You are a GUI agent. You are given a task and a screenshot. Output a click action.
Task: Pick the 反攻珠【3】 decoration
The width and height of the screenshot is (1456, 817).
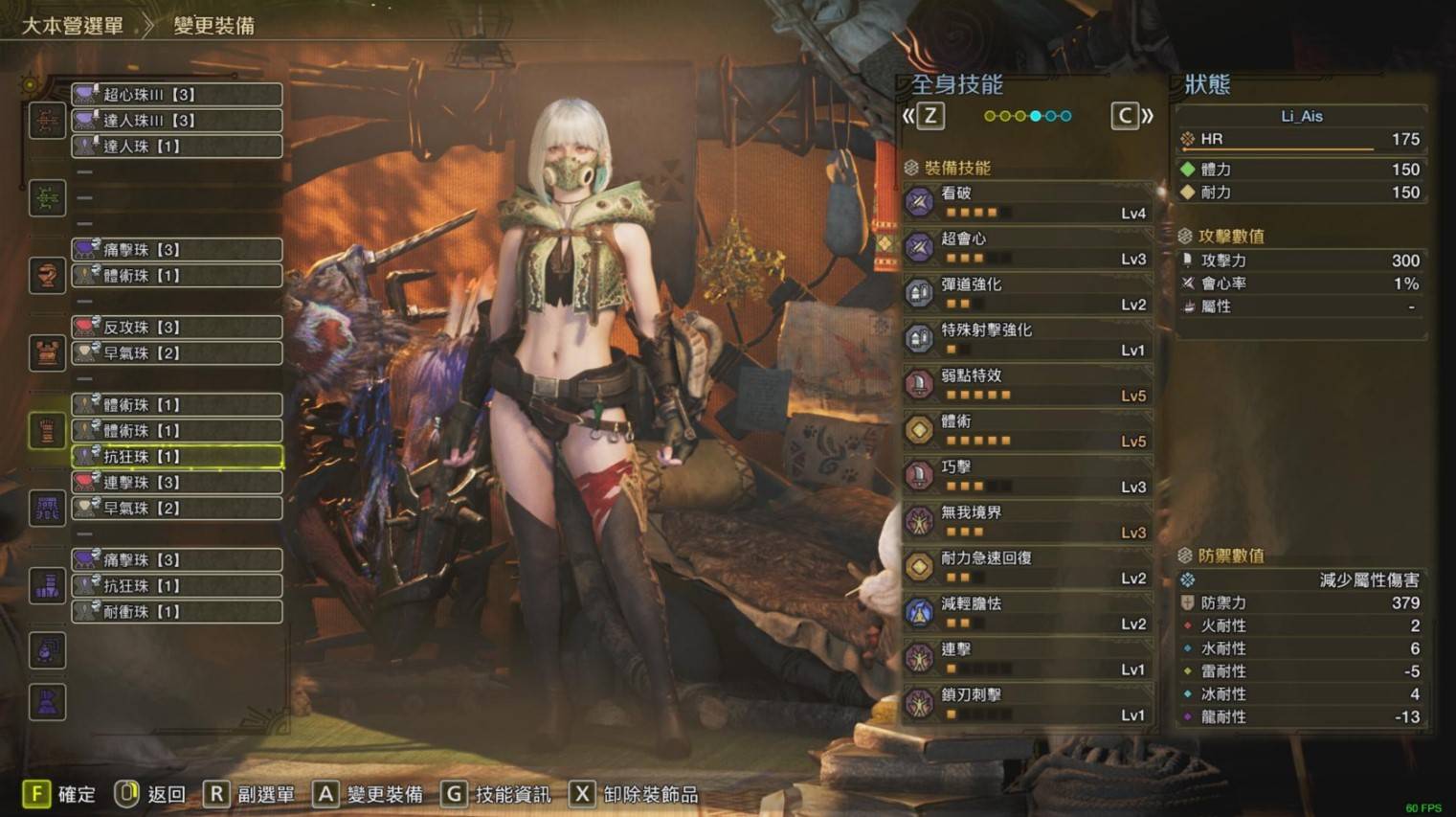(177, 327)
